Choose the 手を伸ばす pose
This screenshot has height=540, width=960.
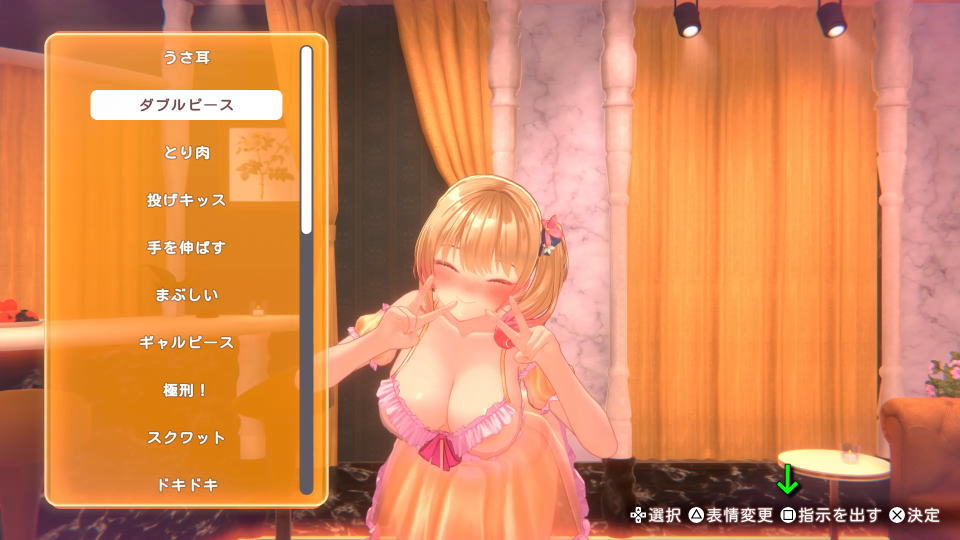pos(186,248)
